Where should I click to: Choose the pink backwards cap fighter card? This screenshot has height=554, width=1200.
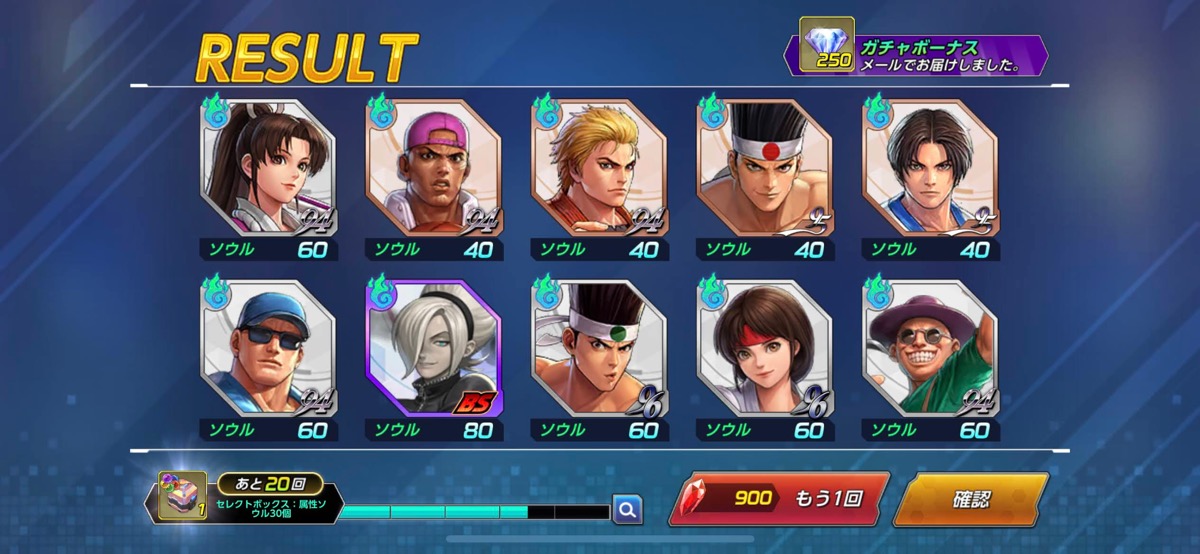click(434, 168)
